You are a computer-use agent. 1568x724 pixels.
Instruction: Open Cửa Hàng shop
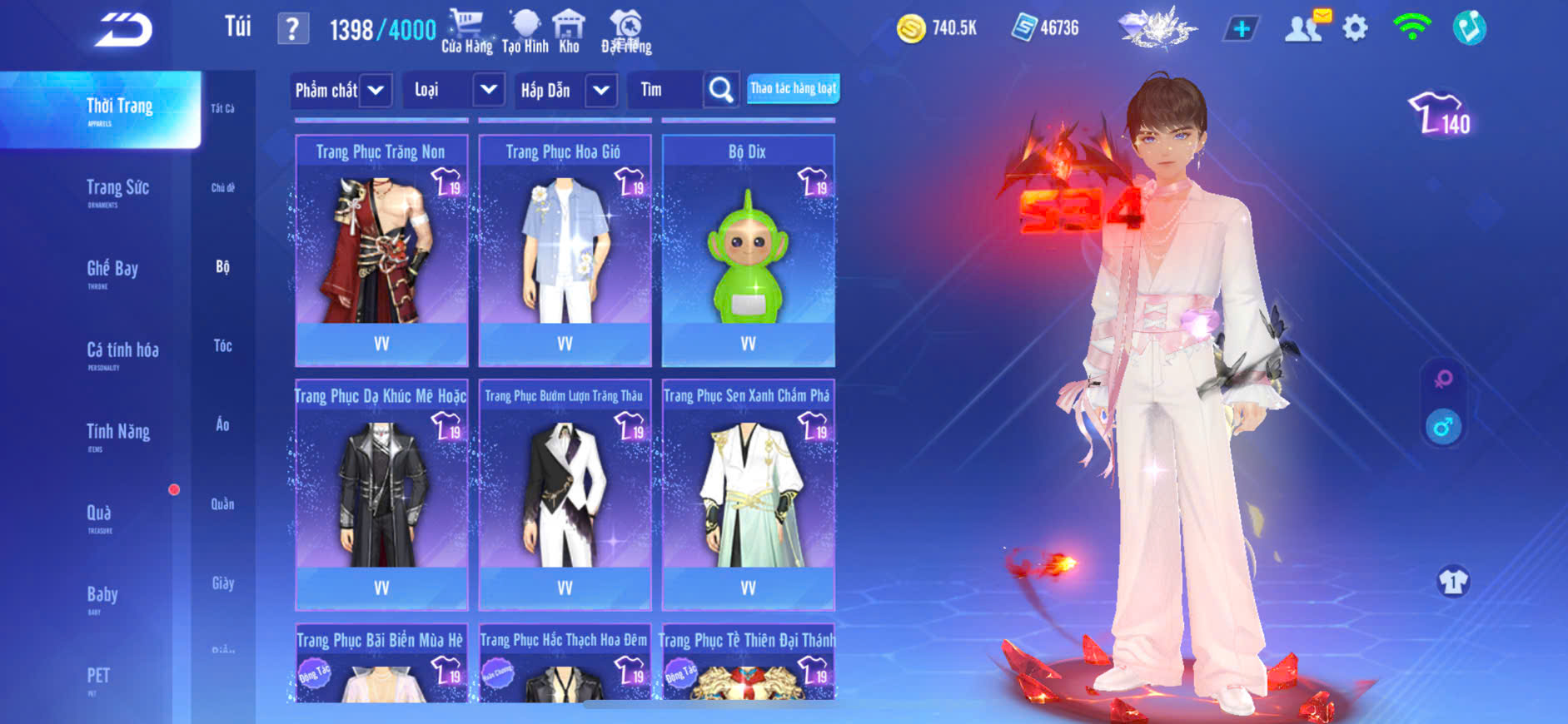click(x=466, y=32)
